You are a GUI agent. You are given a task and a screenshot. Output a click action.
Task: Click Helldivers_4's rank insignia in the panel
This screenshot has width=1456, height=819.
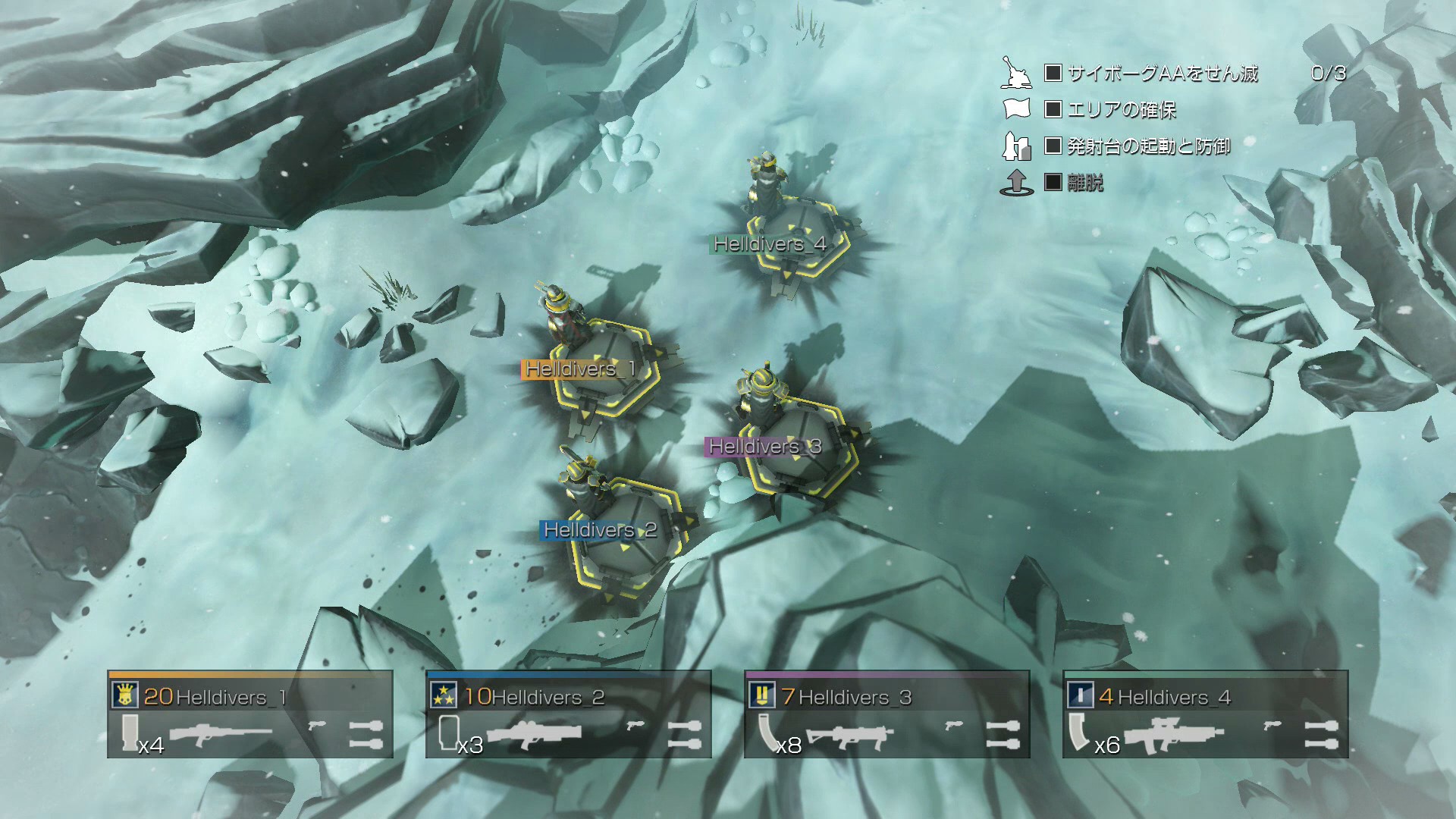[1080, 695]
